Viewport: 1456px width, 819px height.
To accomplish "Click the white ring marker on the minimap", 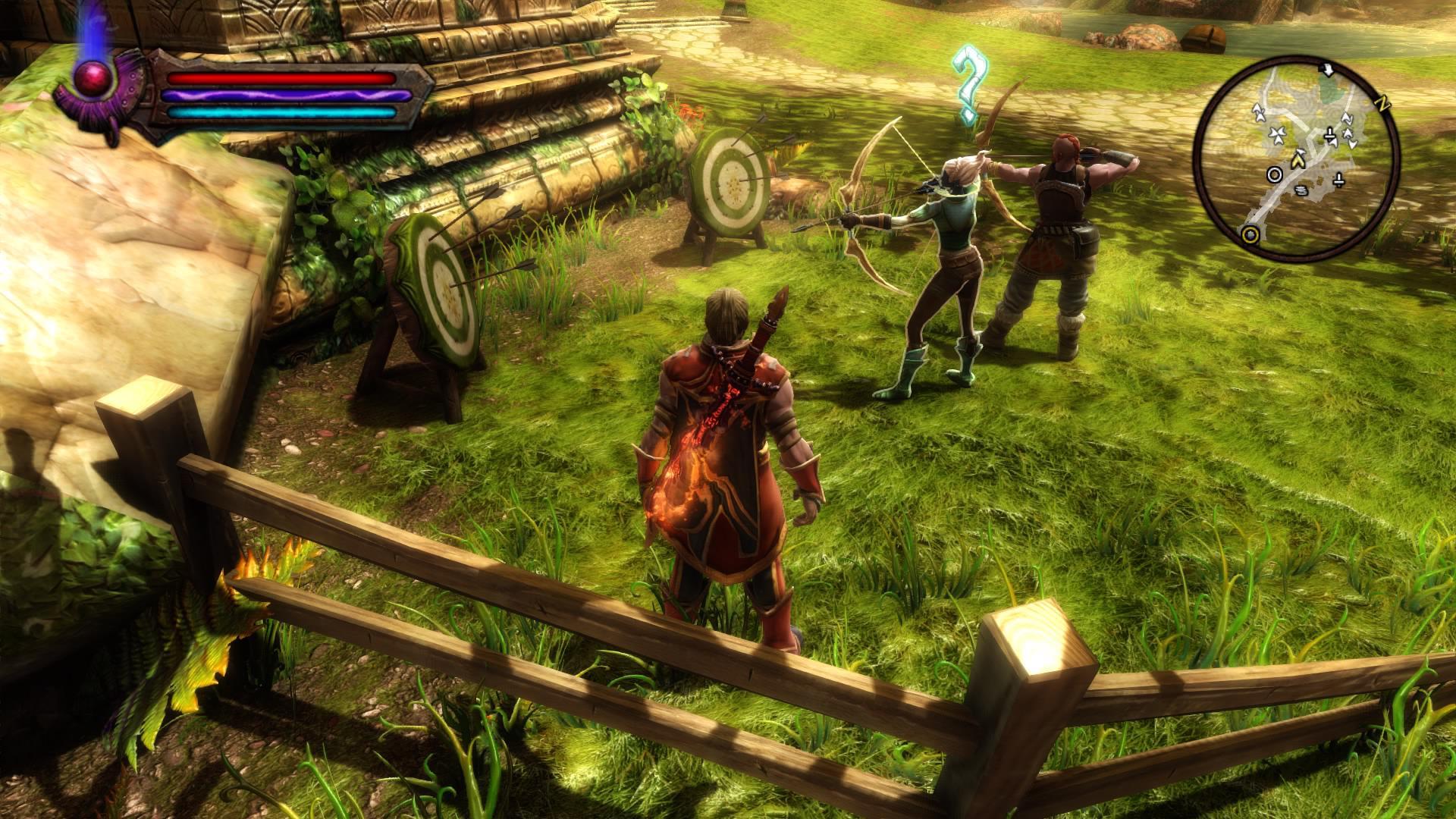I will coord(1276,175).
